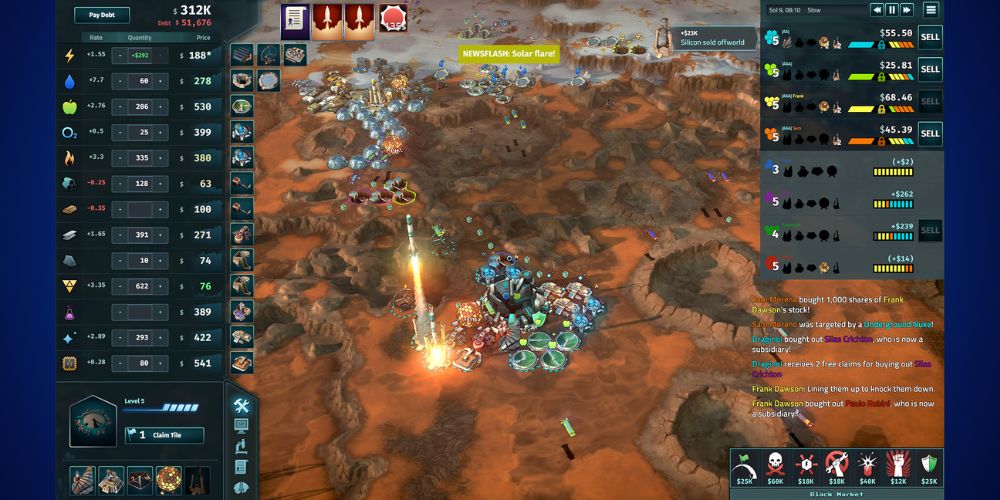This screenshot has width=1000, height=500.
Task: Open the patent document icon
Action: (x=294, y=18)
